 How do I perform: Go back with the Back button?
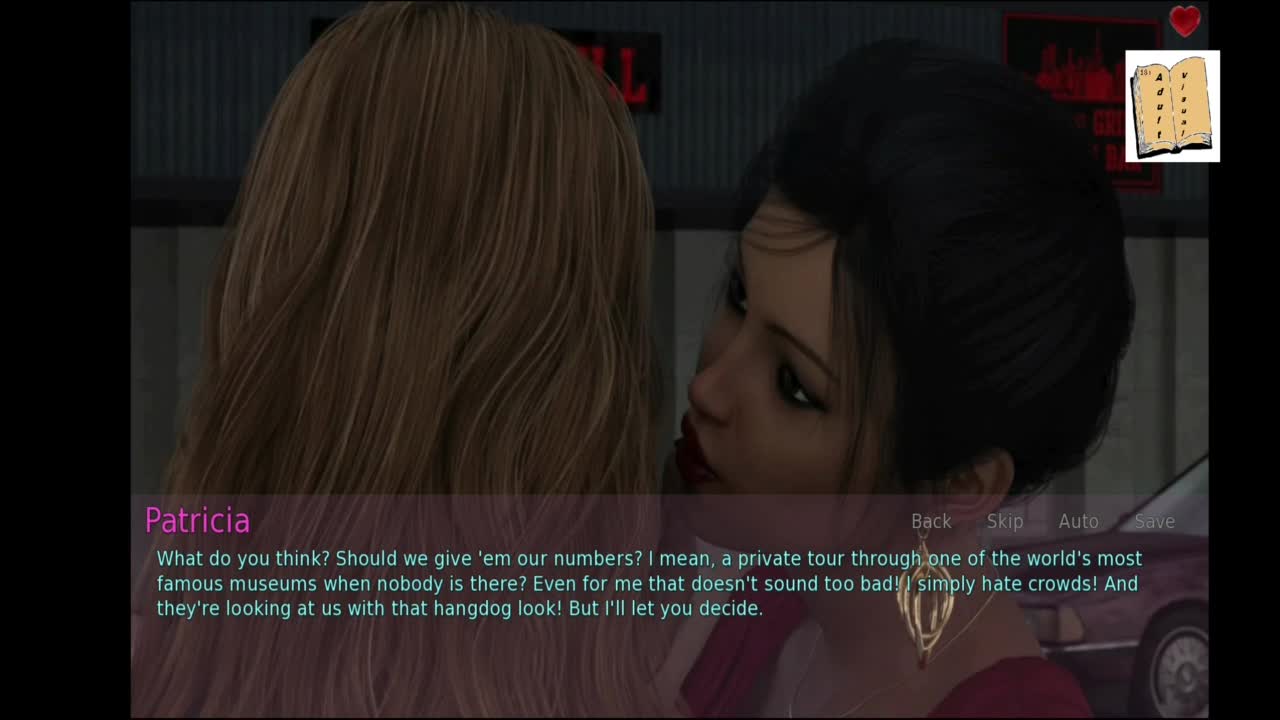tap(931, 521)
